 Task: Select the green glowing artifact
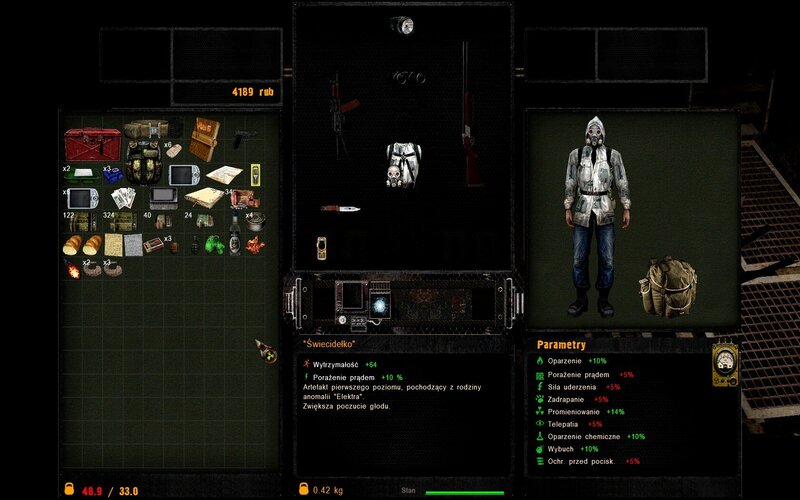(x=213, y=245)
